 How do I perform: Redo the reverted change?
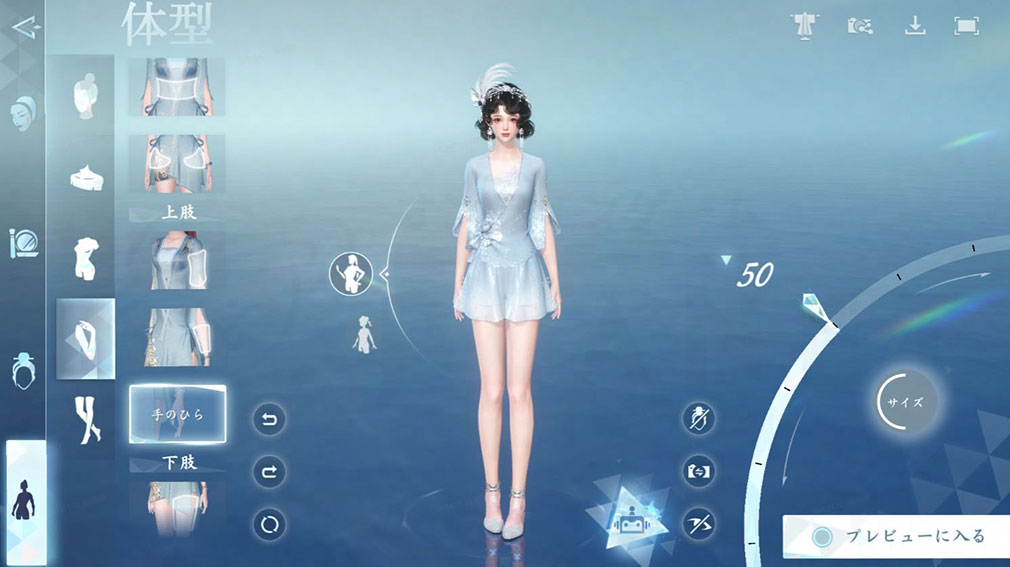coord(269,471)
